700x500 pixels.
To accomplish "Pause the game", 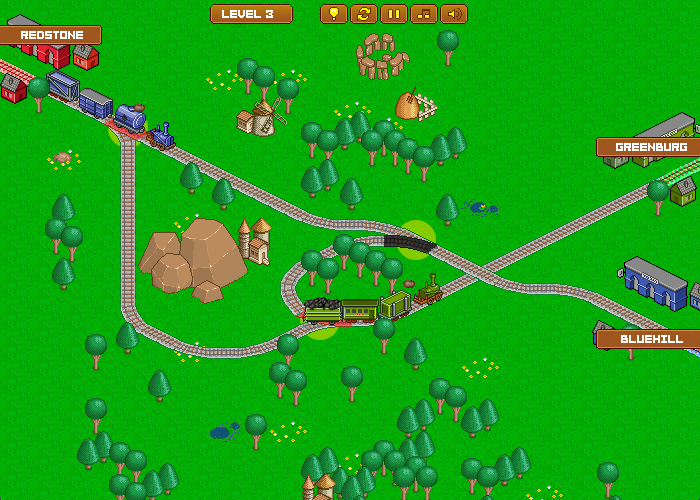I will pyautogui.click(x=394, y=14).
